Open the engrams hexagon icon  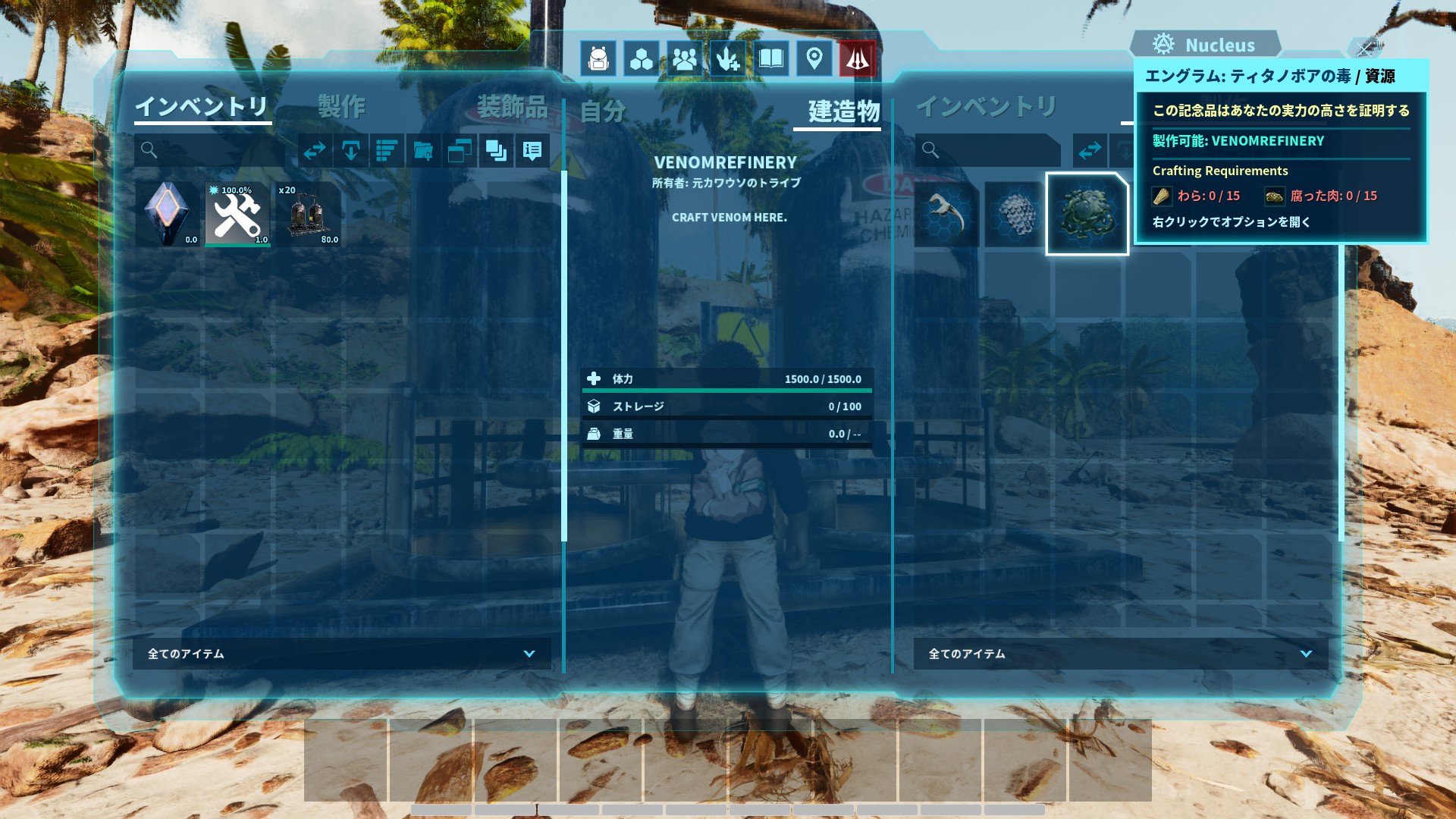[x=642, y=59]
